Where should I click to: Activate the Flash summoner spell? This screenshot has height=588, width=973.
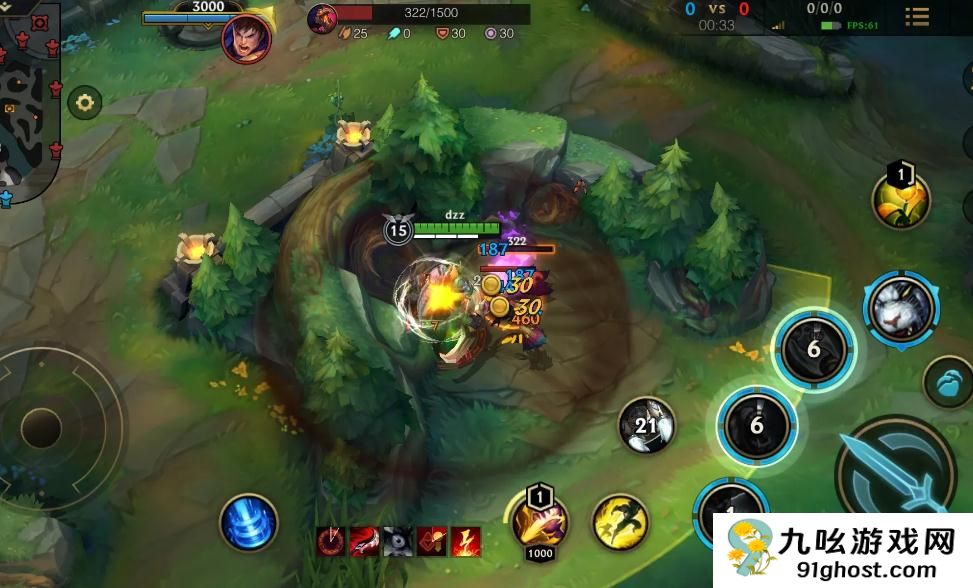coord(619,521)
